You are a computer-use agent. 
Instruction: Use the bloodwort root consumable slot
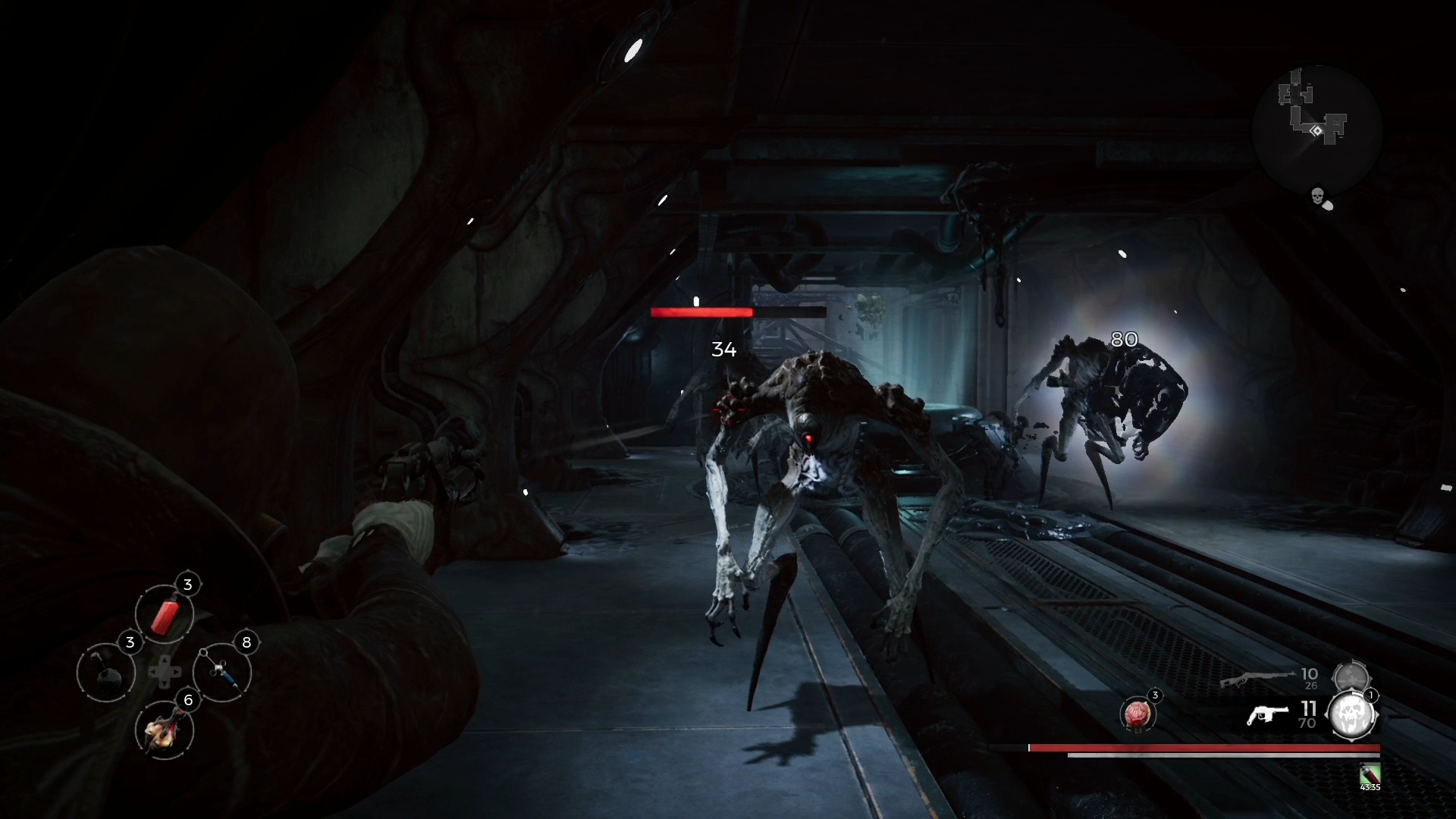[x=165, y=730]
